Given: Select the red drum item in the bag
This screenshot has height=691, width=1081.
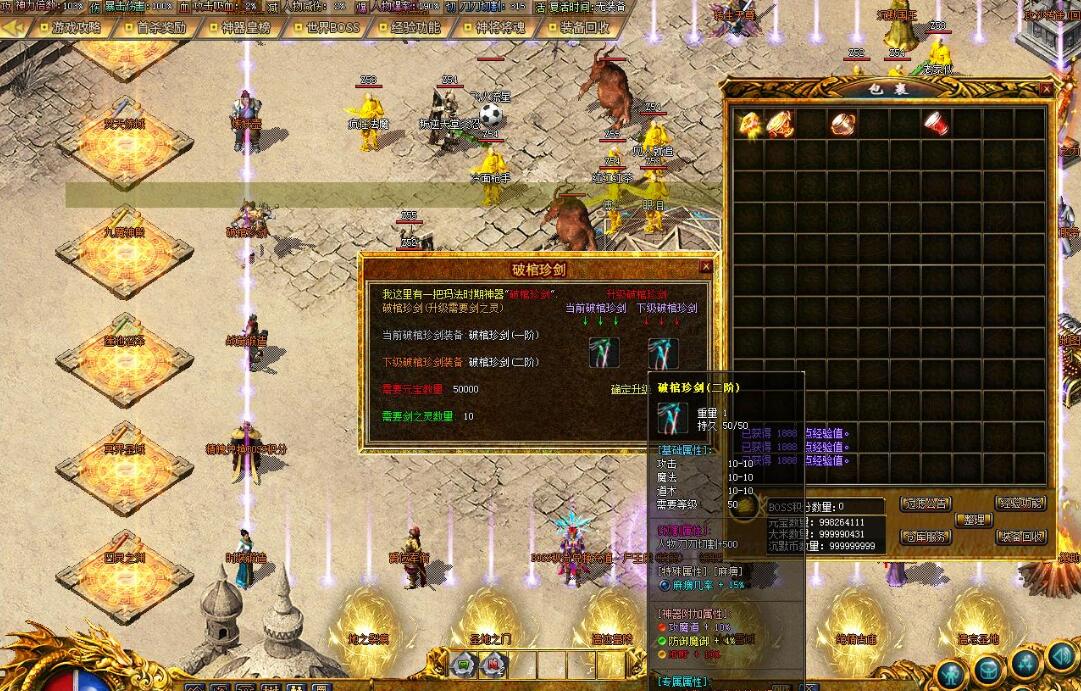Looking at the screenshot, I should coord(936,123).
